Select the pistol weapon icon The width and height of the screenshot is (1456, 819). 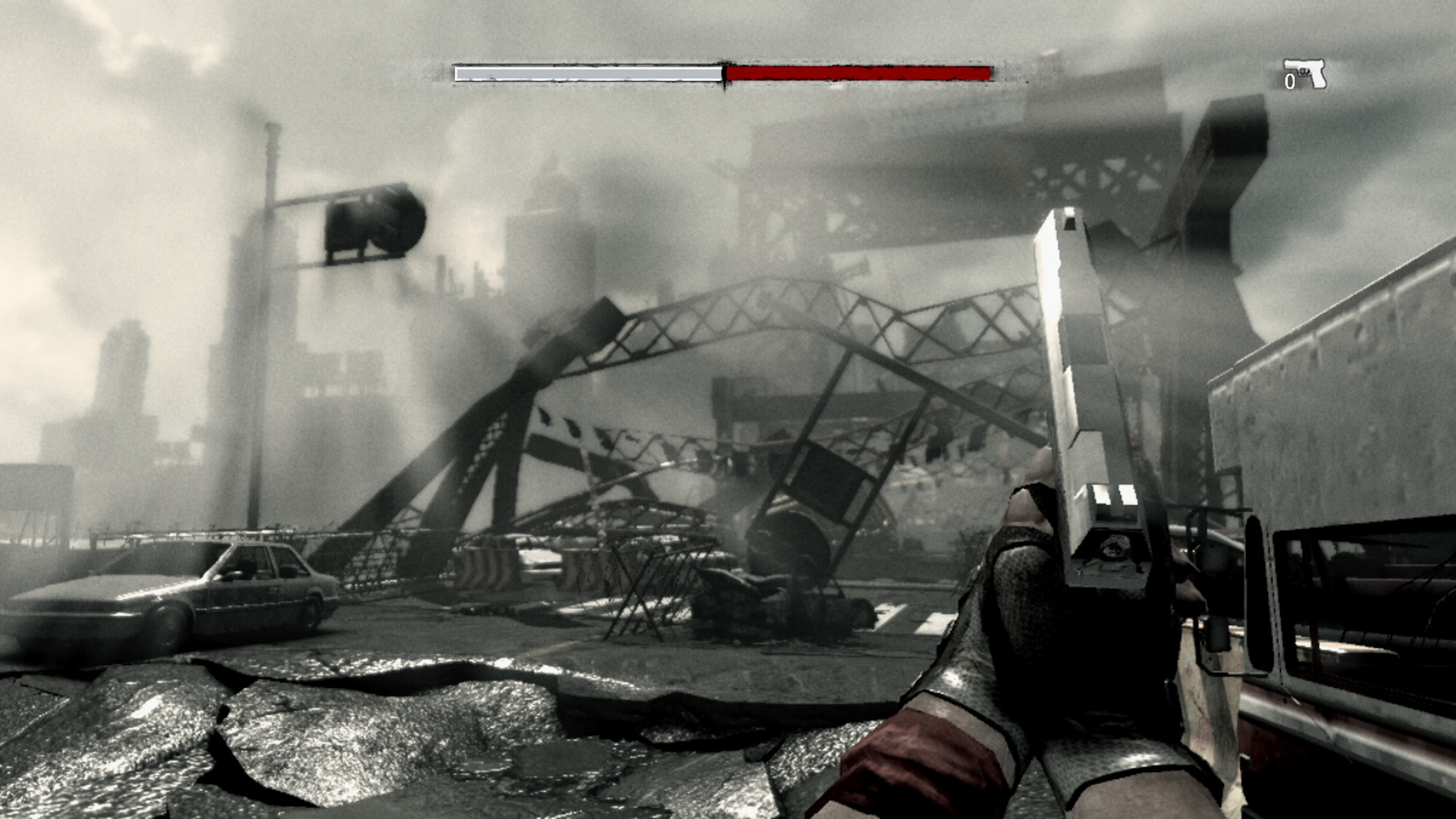(x=1306, y=74)
